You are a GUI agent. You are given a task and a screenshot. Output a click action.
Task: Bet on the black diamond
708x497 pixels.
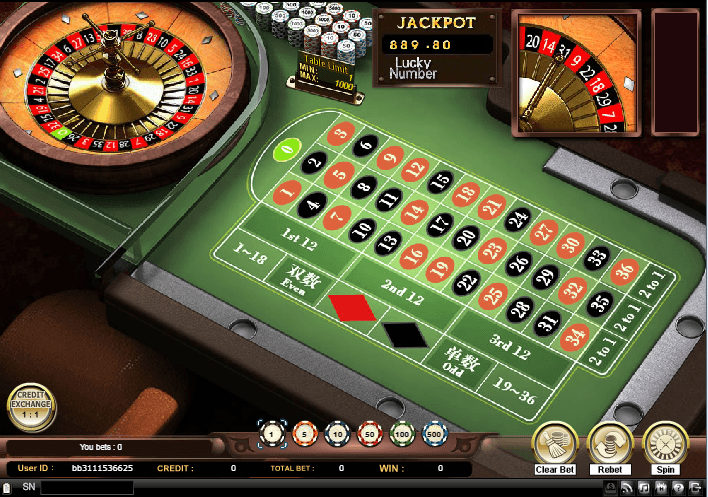coord(405,334)
